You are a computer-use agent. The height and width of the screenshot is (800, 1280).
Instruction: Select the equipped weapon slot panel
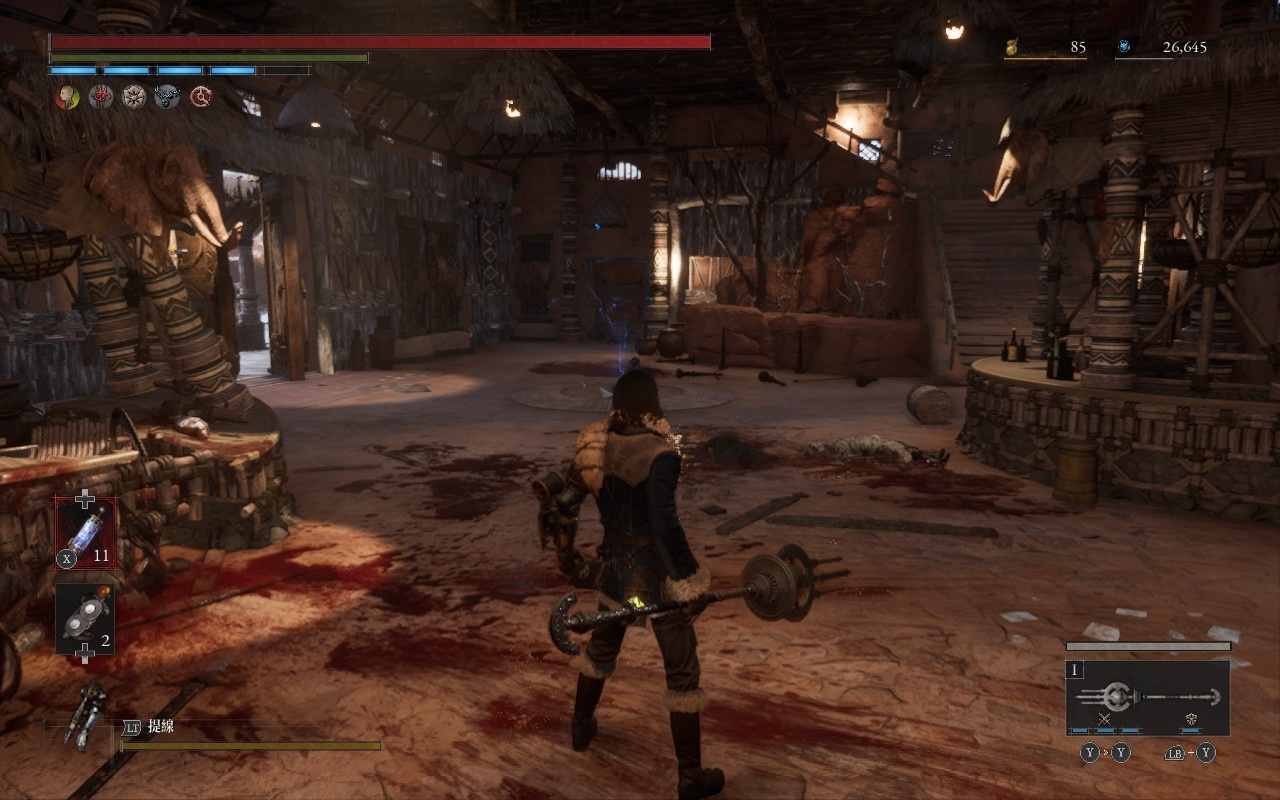[1147, 697]
